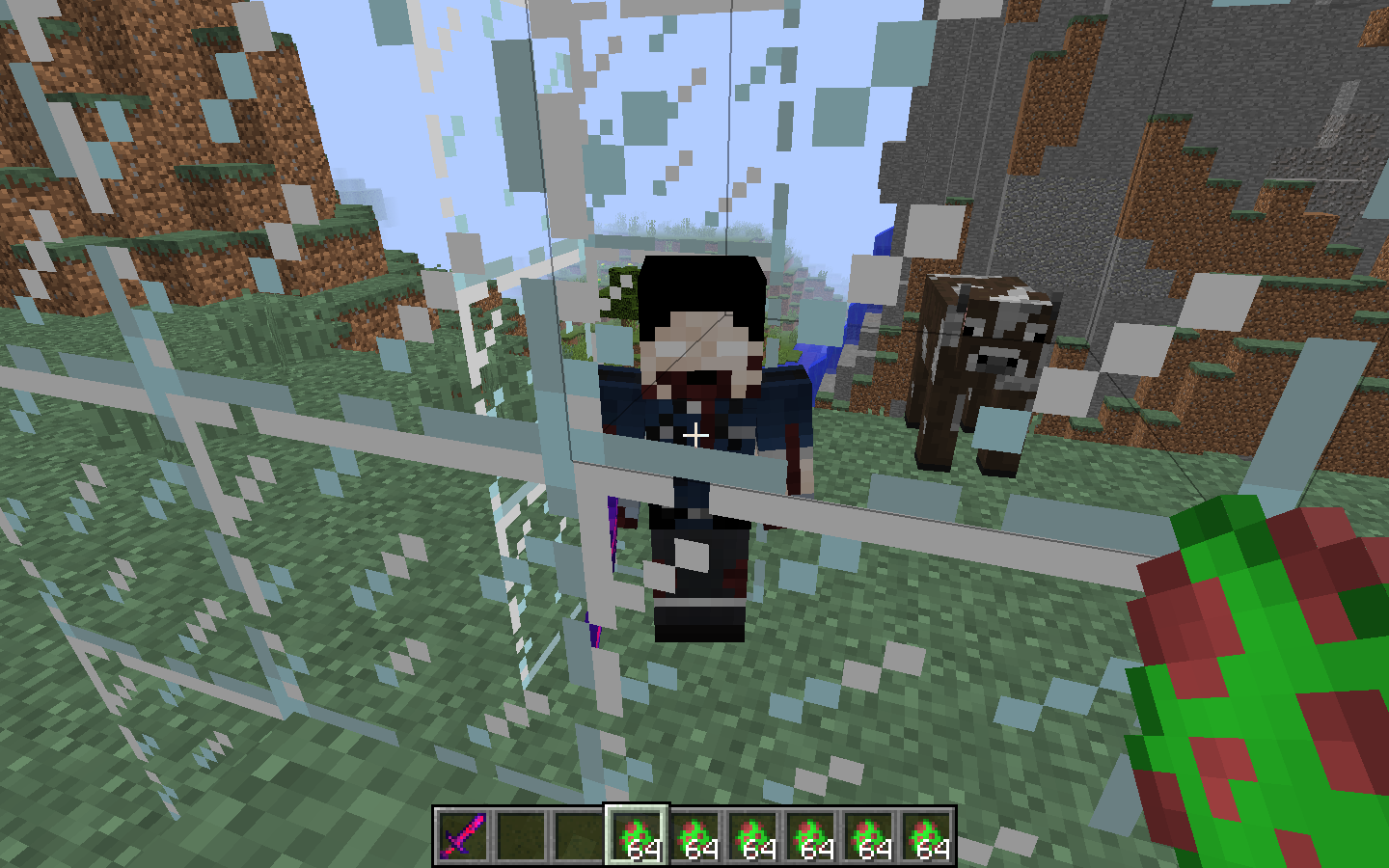Click the crosshair at screen center

point(694,434)
